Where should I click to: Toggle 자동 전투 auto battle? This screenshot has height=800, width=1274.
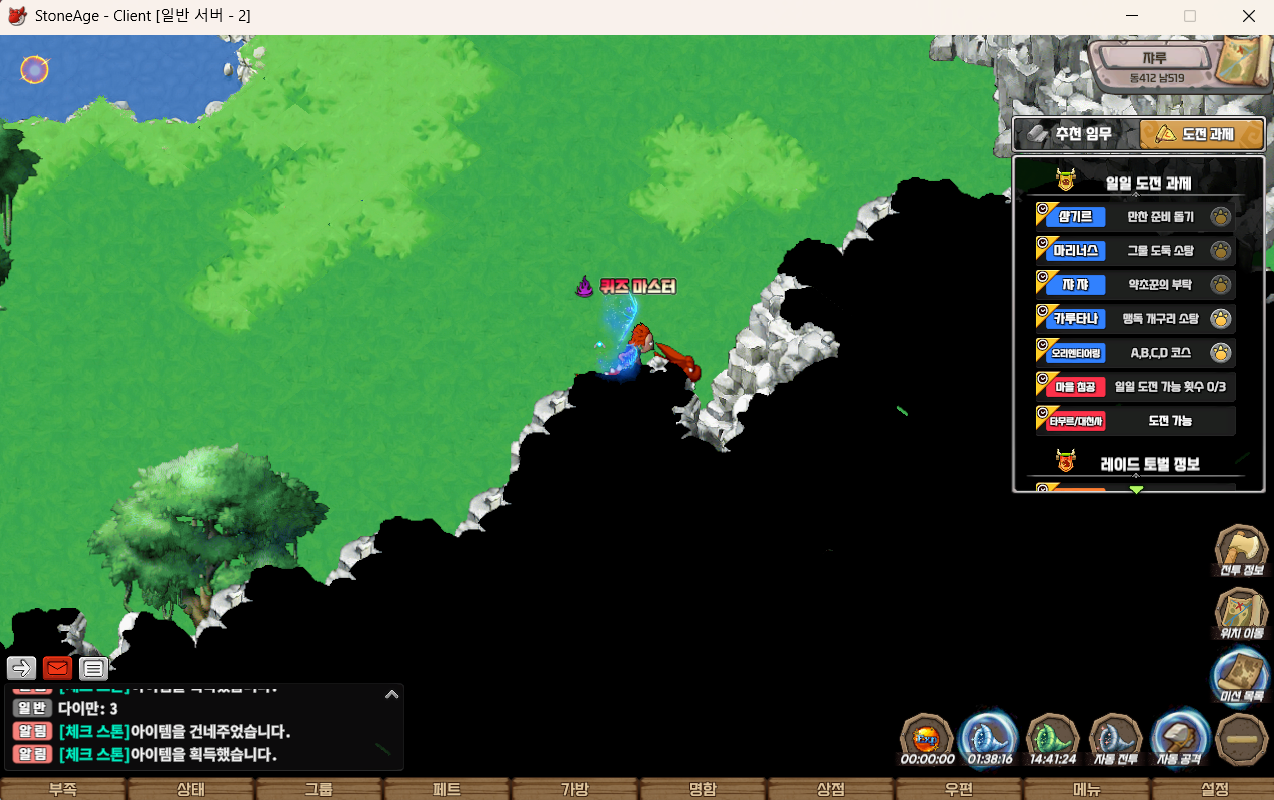[1116, 739]
